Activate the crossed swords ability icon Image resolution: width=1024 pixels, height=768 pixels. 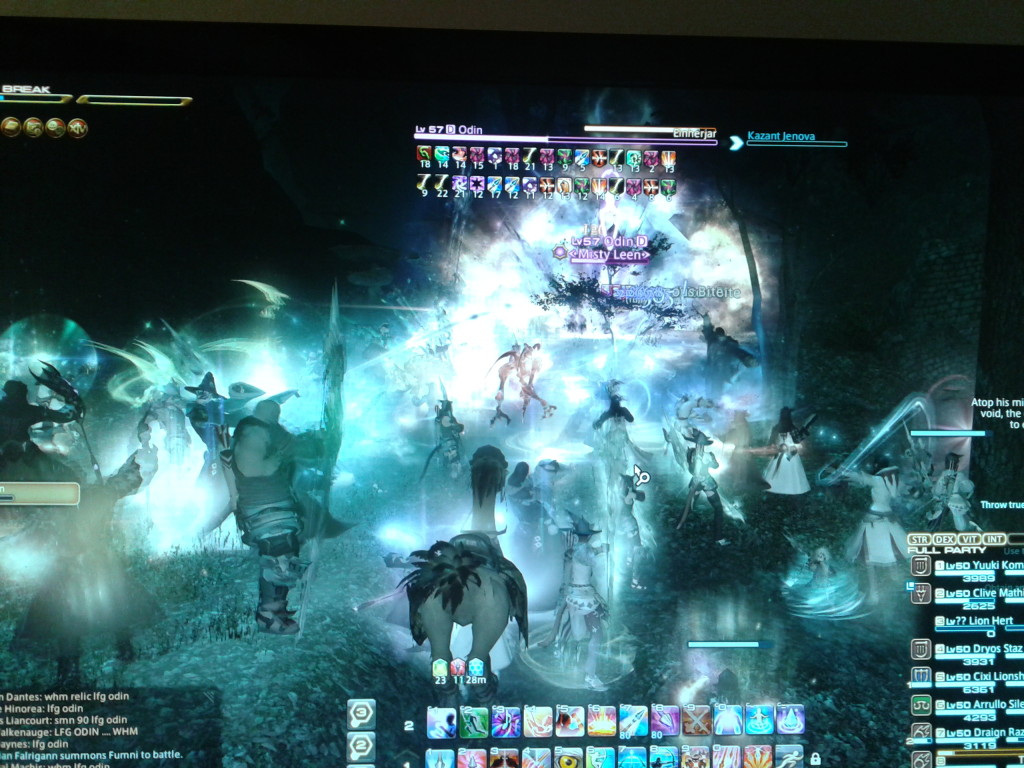[696, 721]
